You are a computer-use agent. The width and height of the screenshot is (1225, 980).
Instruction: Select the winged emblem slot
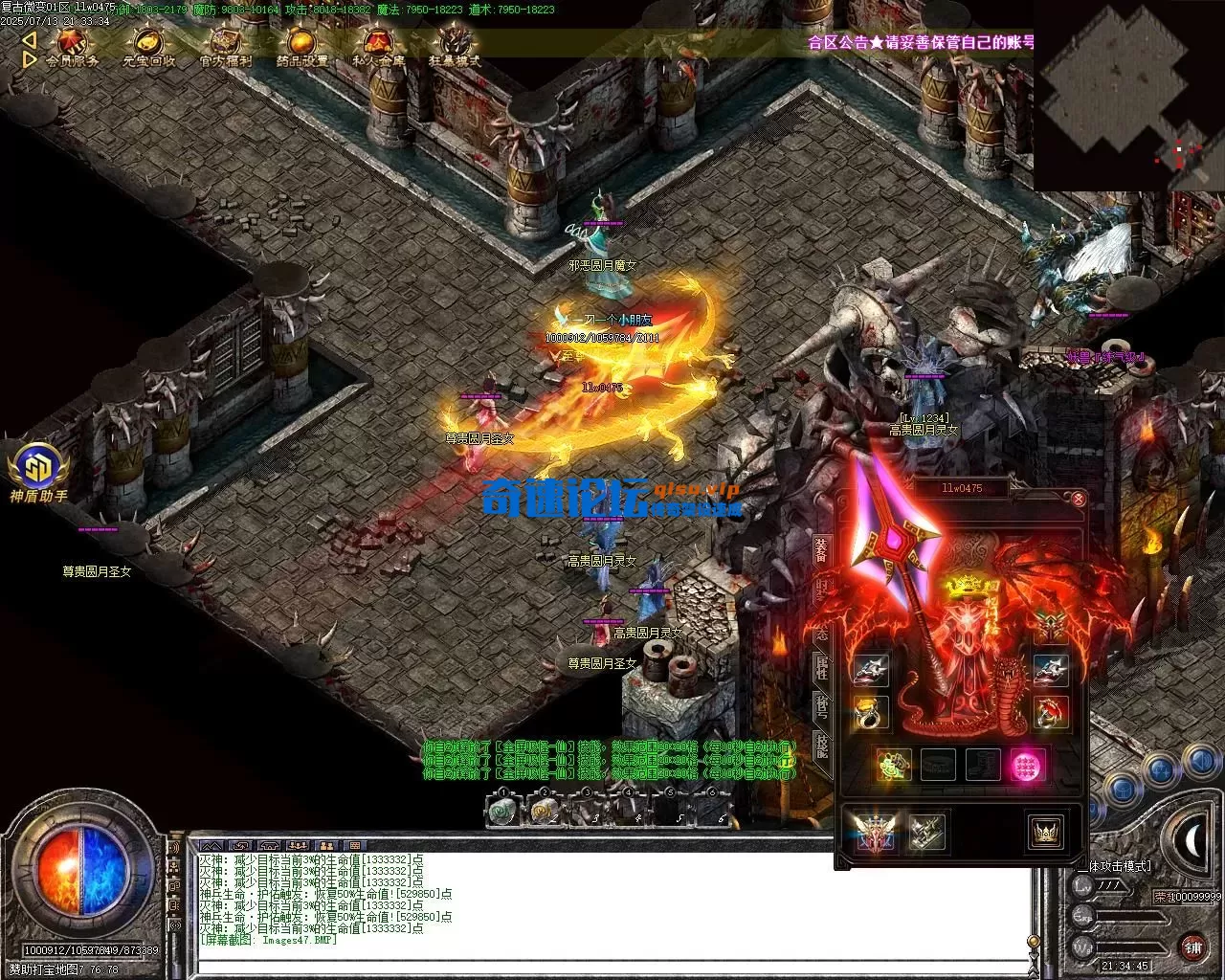[874, 832]
